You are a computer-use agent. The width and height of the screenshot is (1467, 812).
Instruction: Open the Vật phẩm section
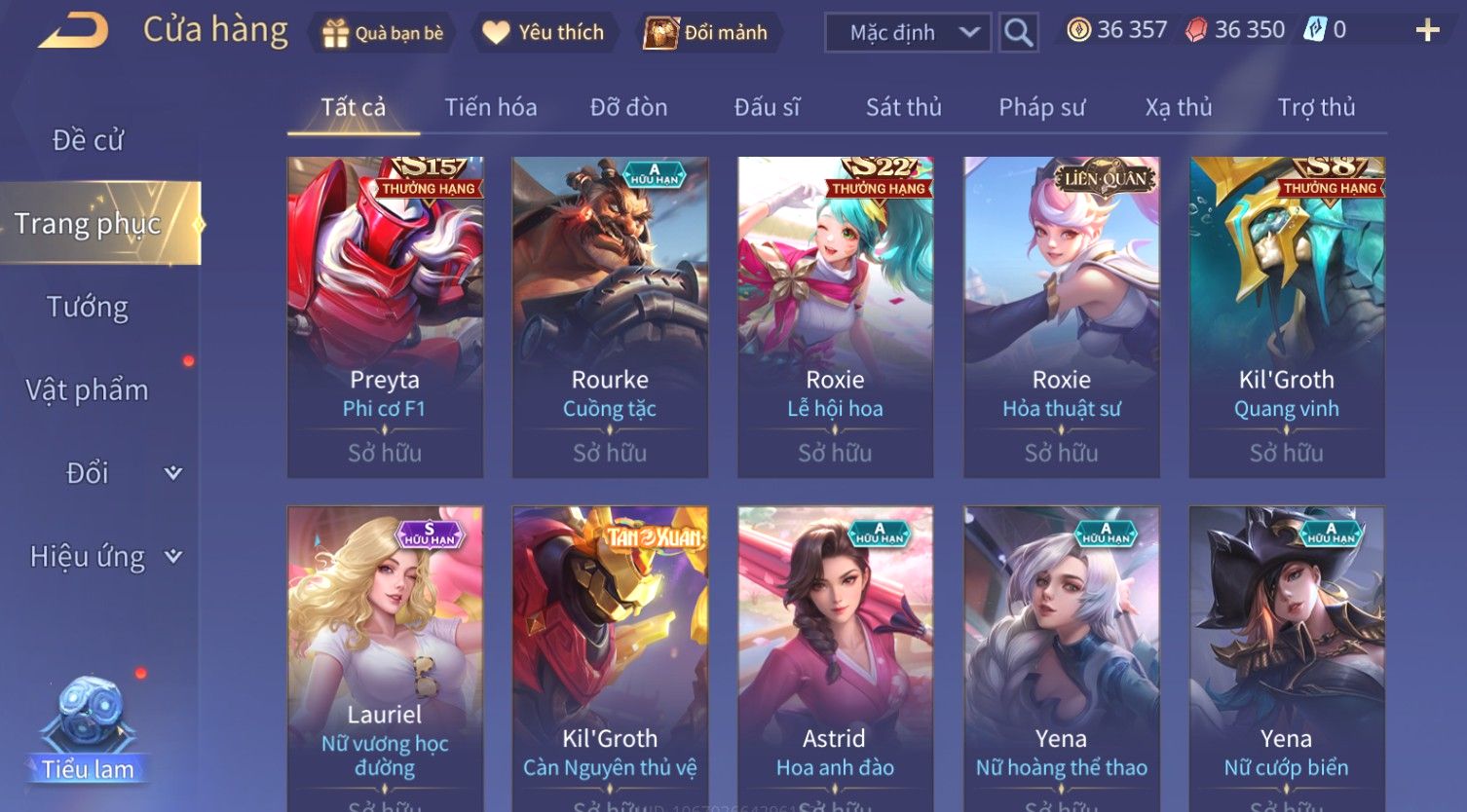point(88,390)
